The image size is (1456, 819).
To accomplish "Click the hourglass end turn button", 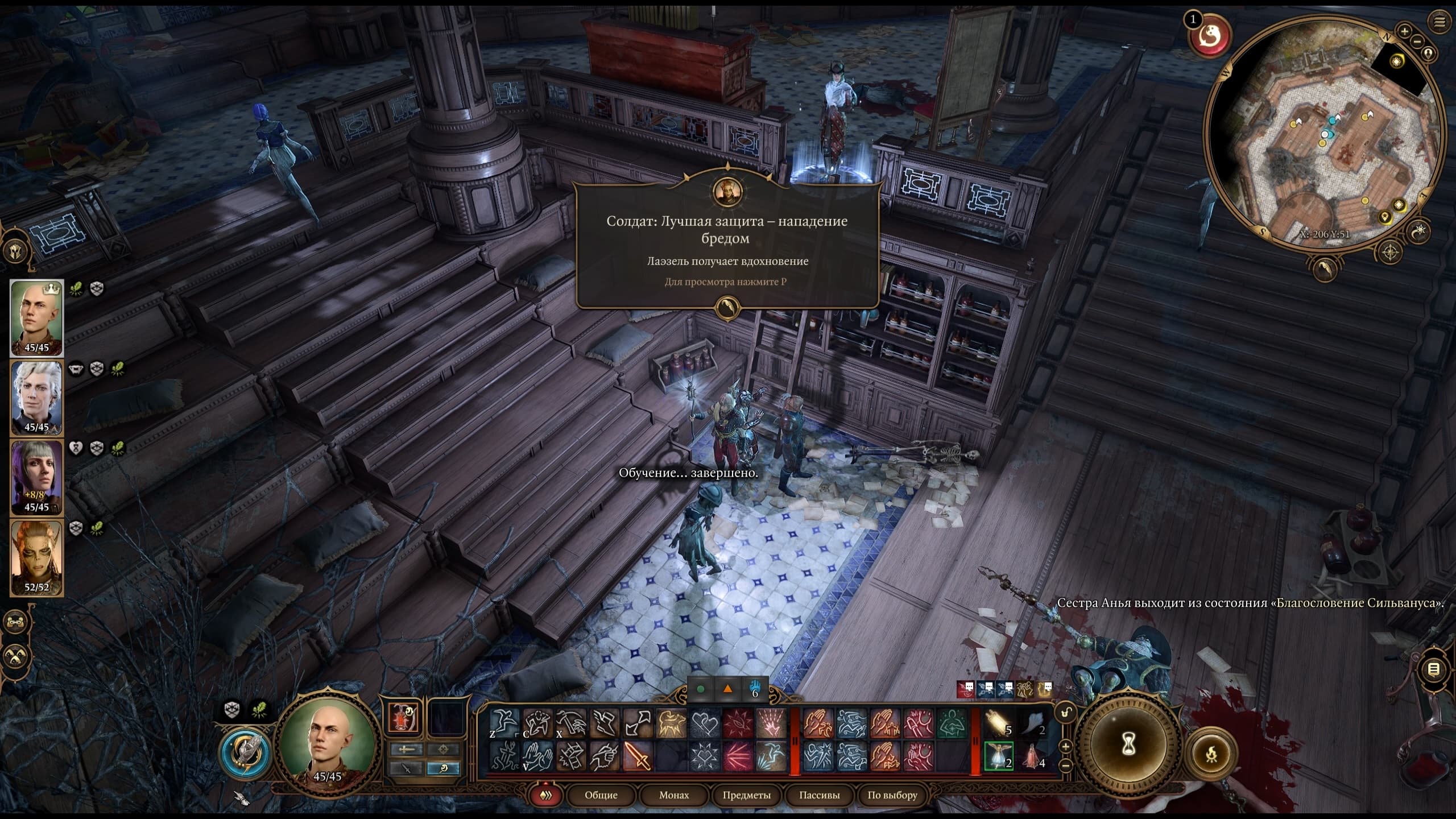I will (x=1129, y=743).
